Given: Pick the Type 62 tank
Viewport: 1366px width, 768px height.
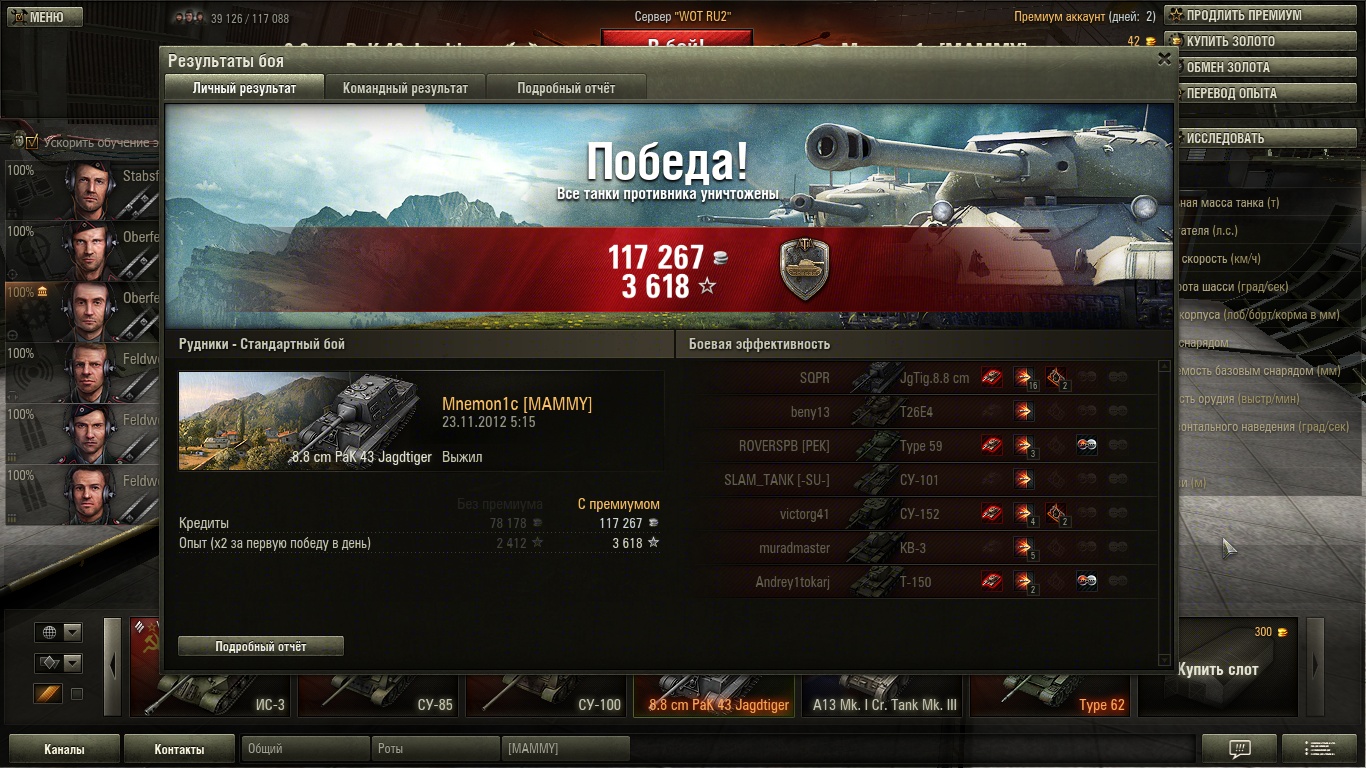Looking at the screenshot, I should pos(1050,690).
